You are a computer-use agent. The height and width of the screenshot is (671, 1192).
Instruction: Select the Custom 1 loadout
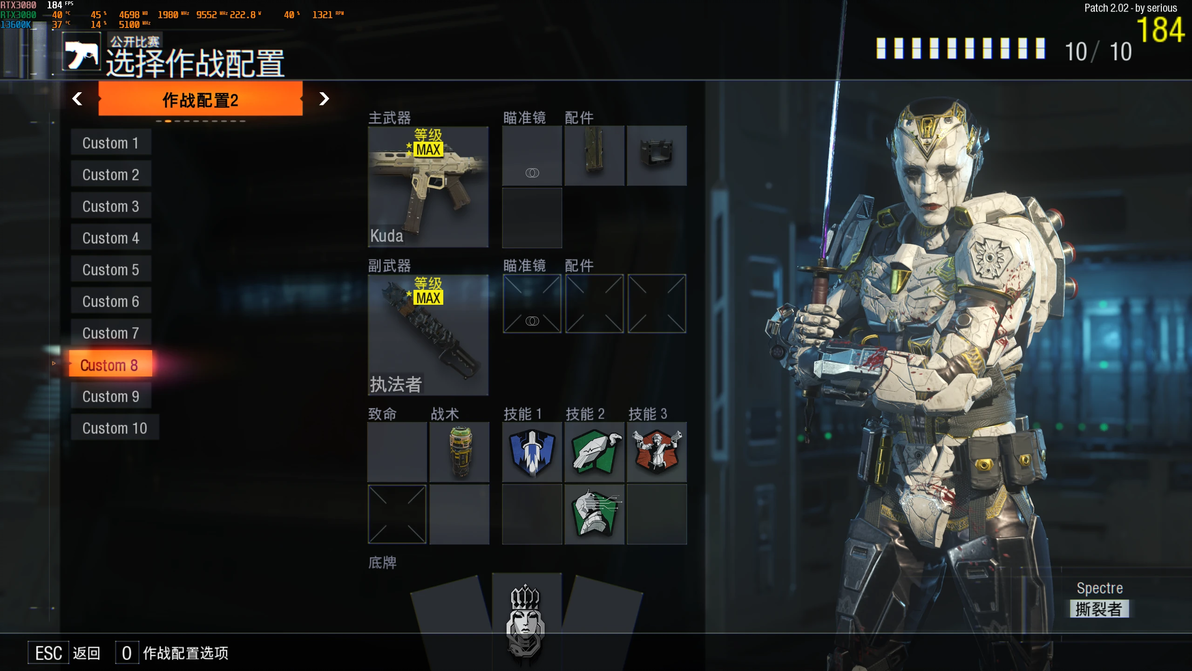pyautogui.click(x=110, y=143)
